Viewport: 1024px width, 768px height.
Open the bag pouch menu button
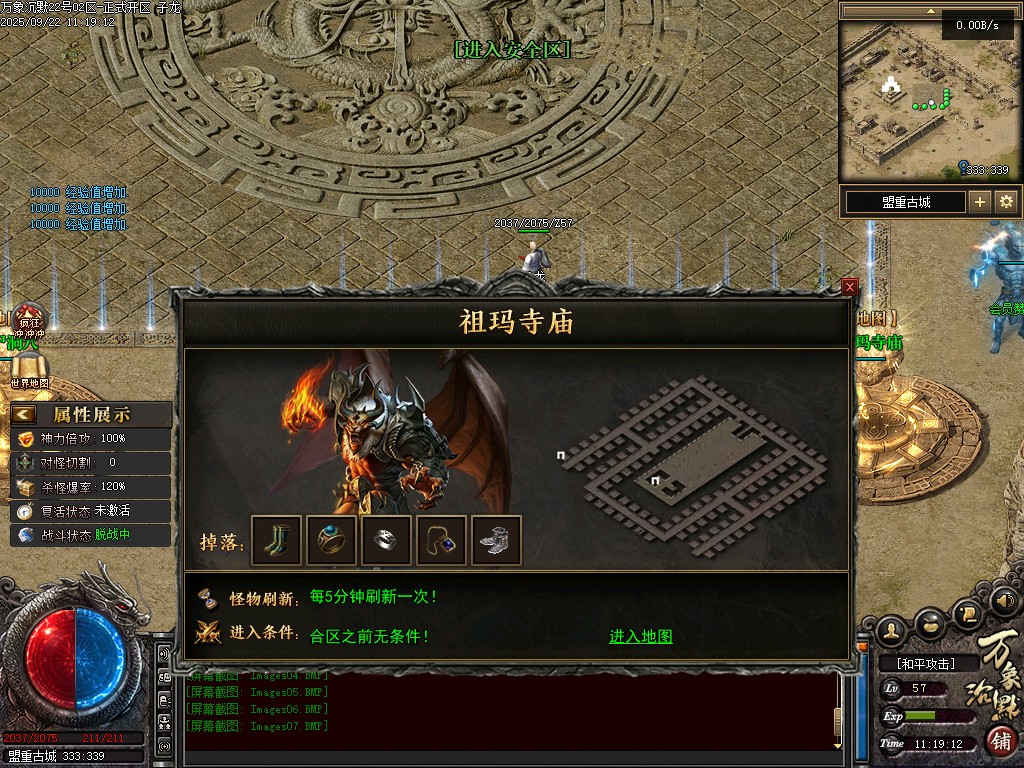(931, 623)
